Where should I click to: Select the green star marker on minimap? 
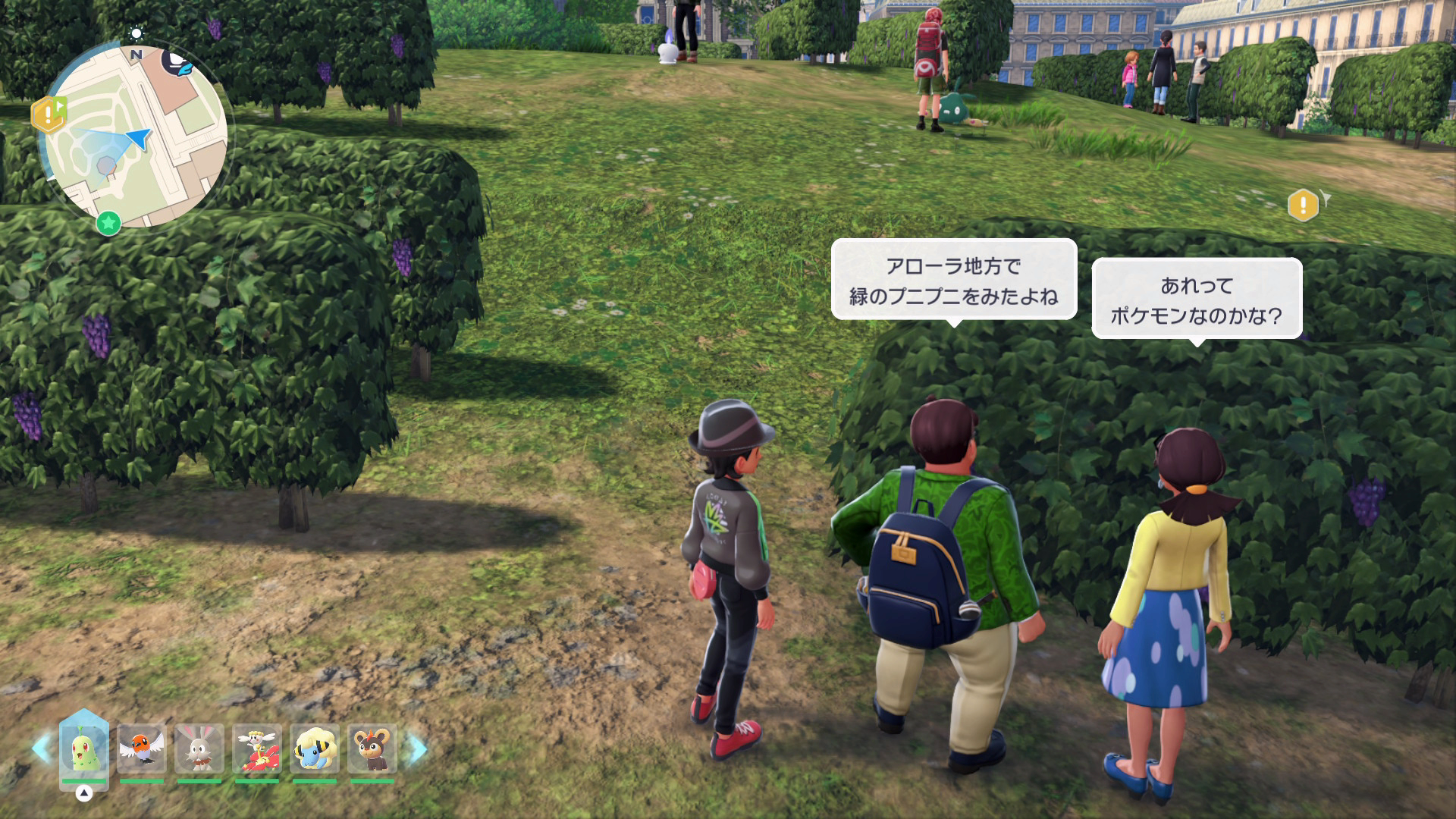[x=108, y=224]
